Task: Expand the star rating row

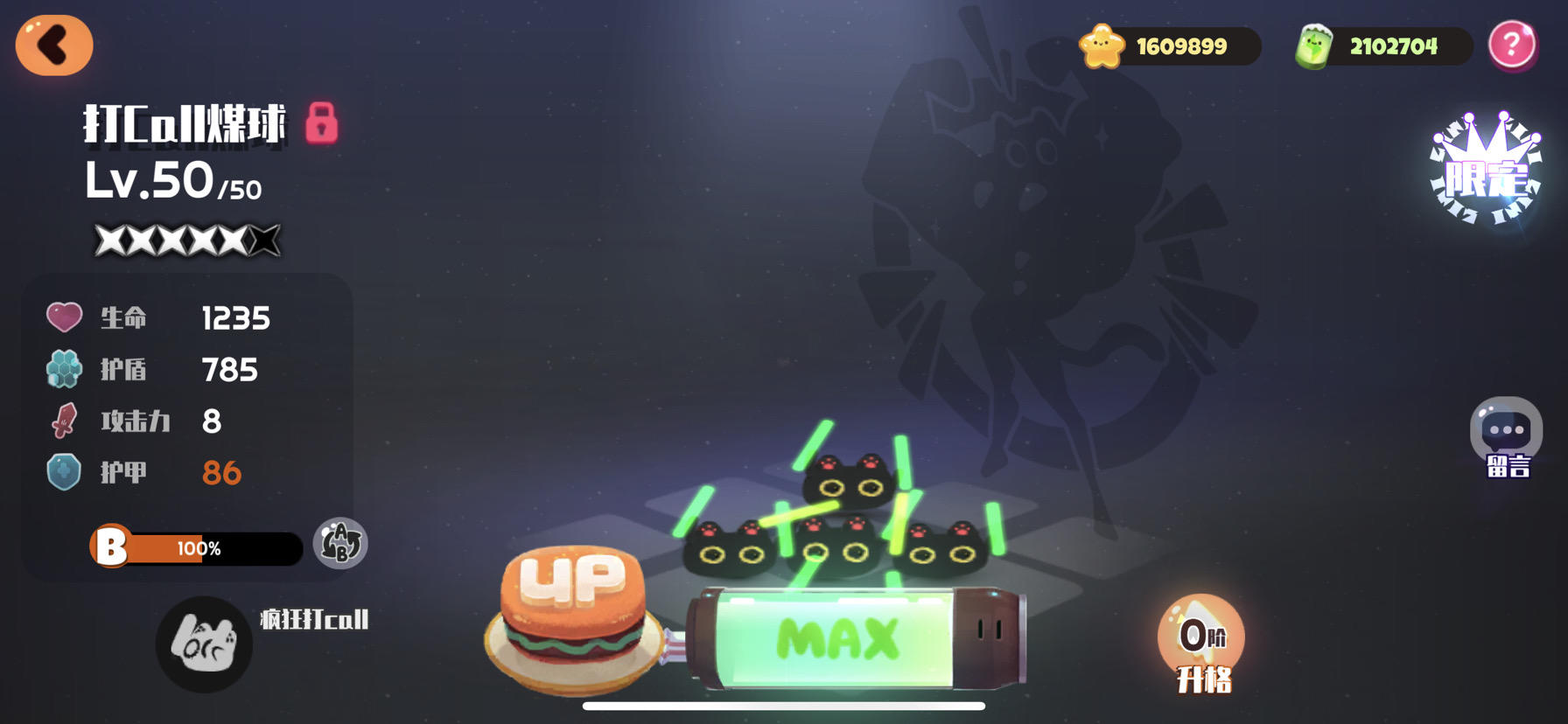Action: point(185,238)
